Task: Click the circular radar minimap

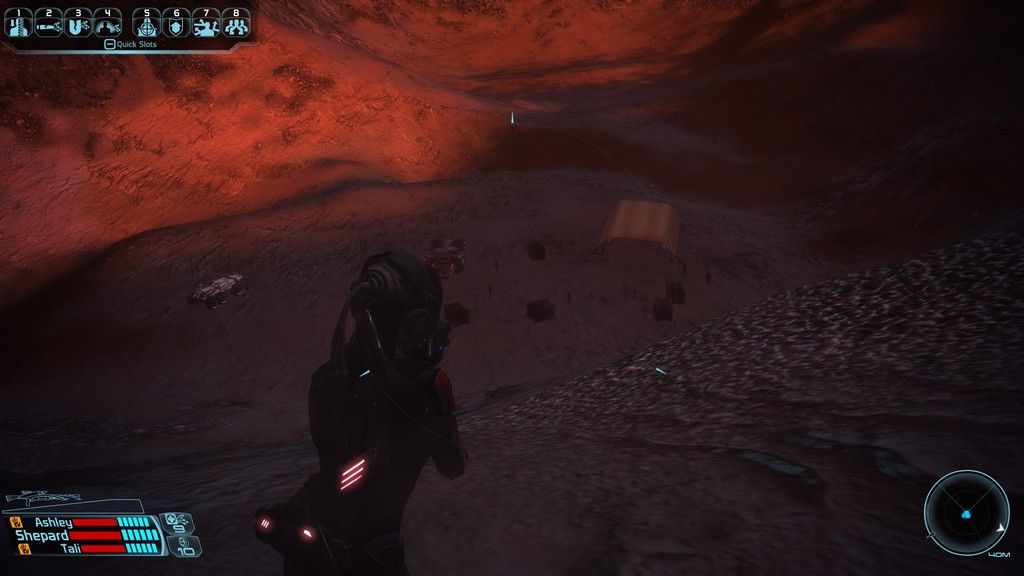Action: tap(966, 514)
